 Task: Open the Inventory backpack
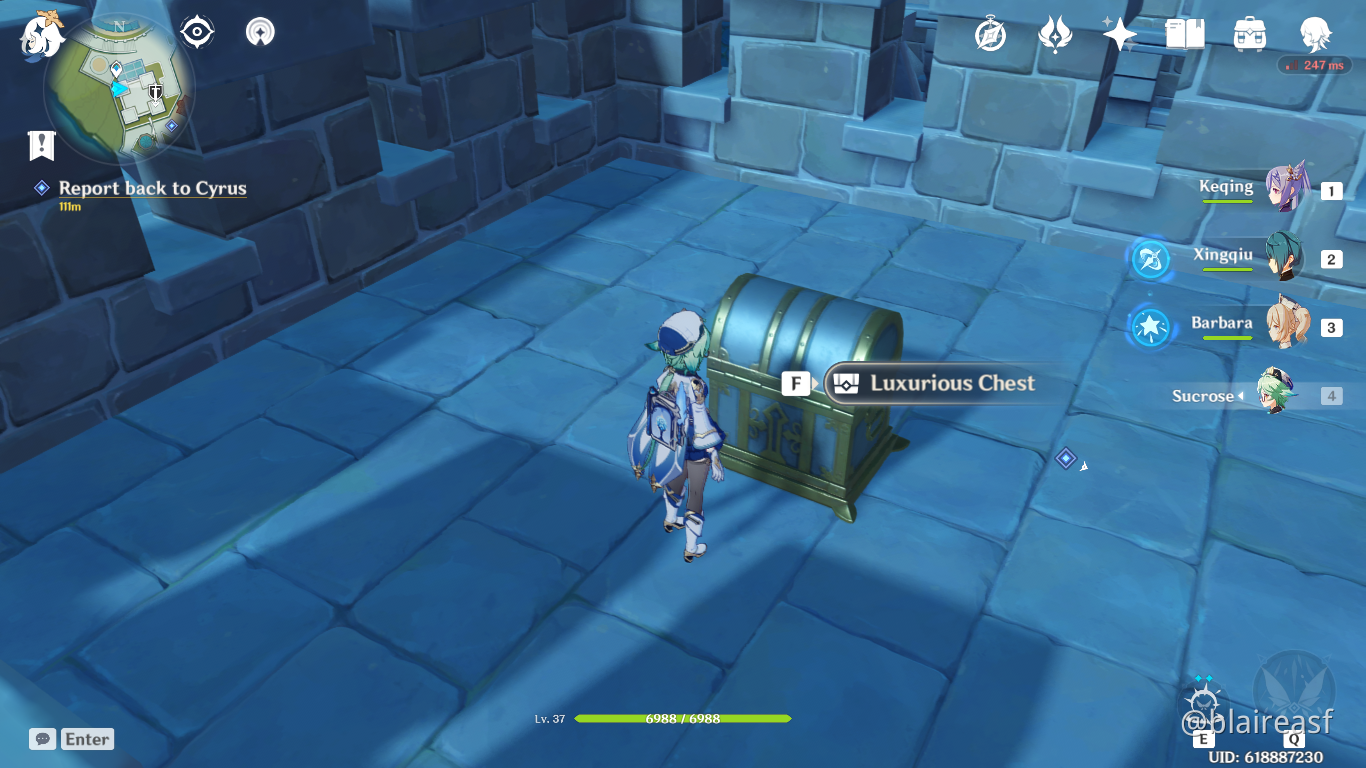(x=1249, y=31)
